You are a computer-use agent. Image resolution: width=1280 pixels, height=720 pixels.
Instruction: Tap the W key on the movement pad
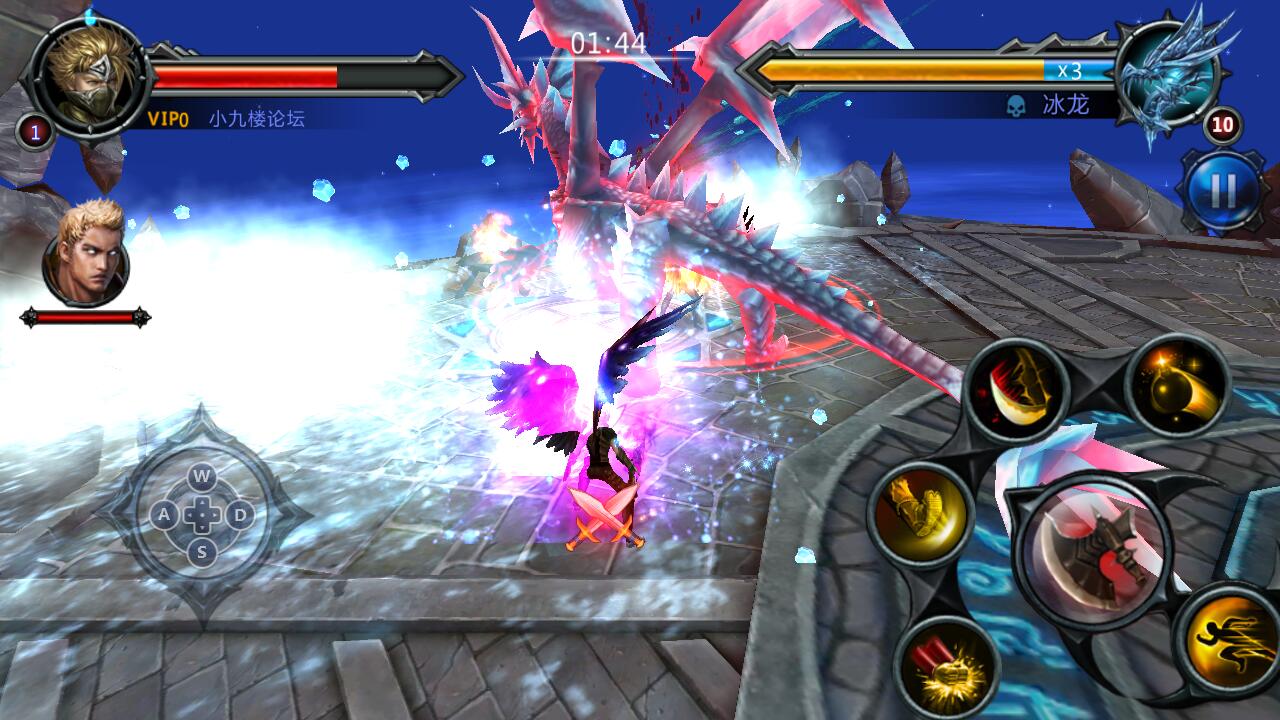[x=202, y=474]
